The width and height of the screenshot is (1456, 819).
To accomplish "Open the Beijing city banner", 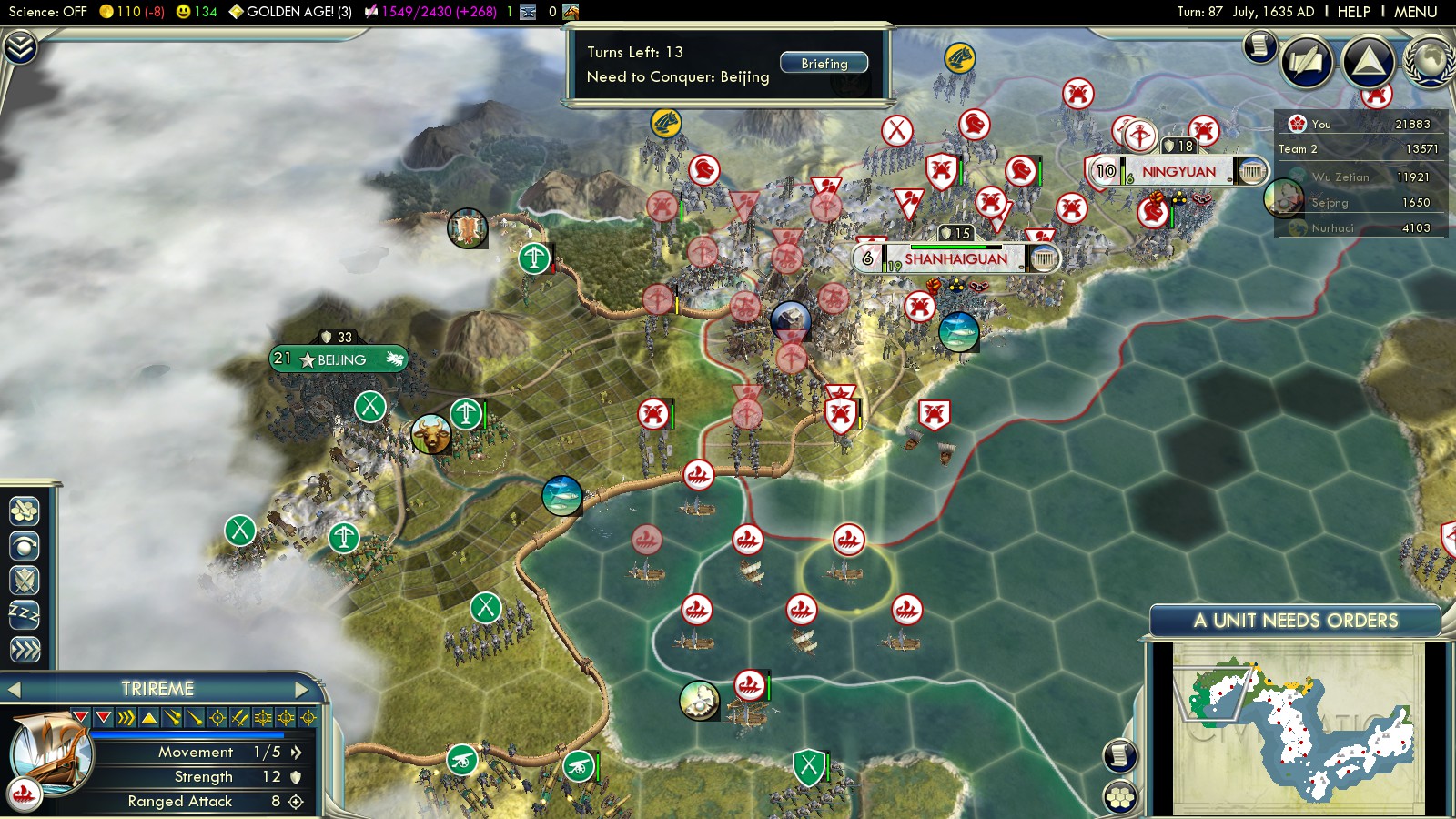I will pyautogui.click(x=339, y=359).
